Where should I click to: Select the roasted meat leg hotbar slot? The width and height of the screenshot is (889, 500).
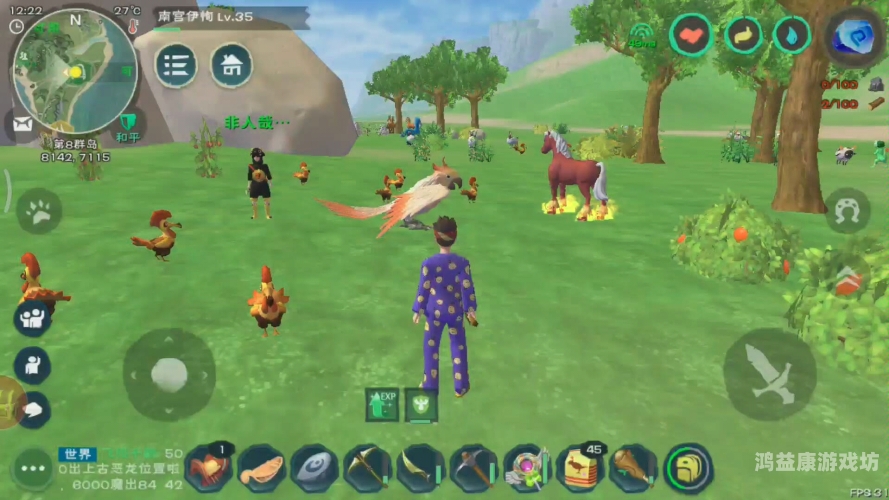[x=633, y=468]
